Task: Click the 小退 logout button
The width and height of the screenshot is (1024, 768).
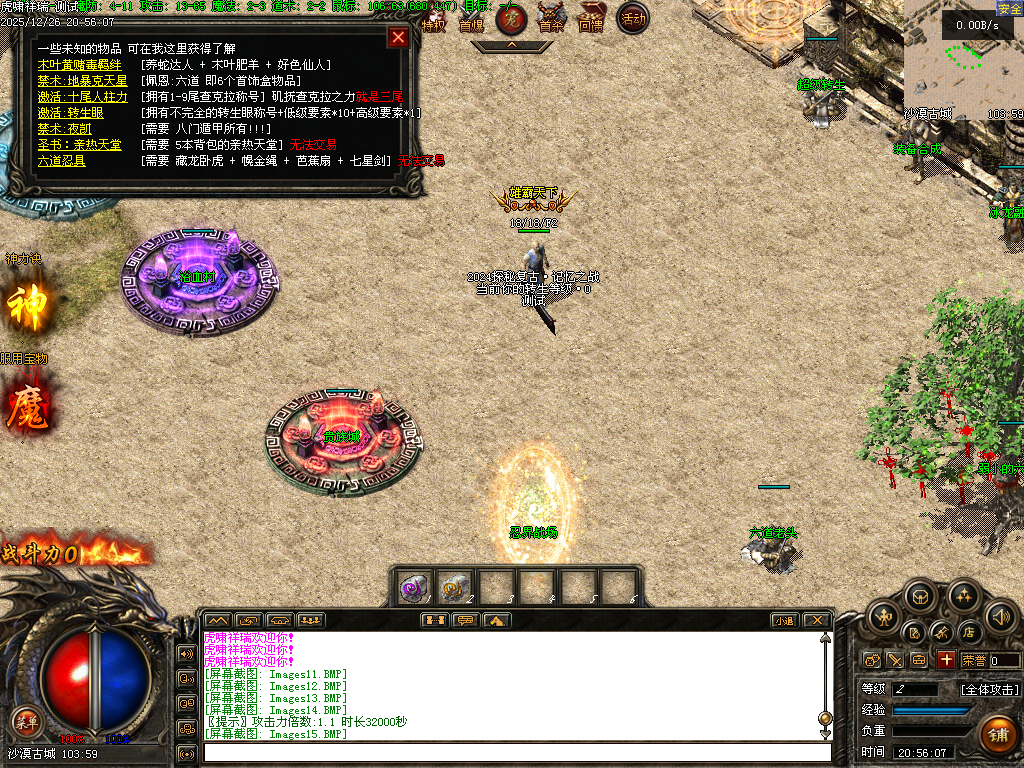Action: tap(784, 620)
